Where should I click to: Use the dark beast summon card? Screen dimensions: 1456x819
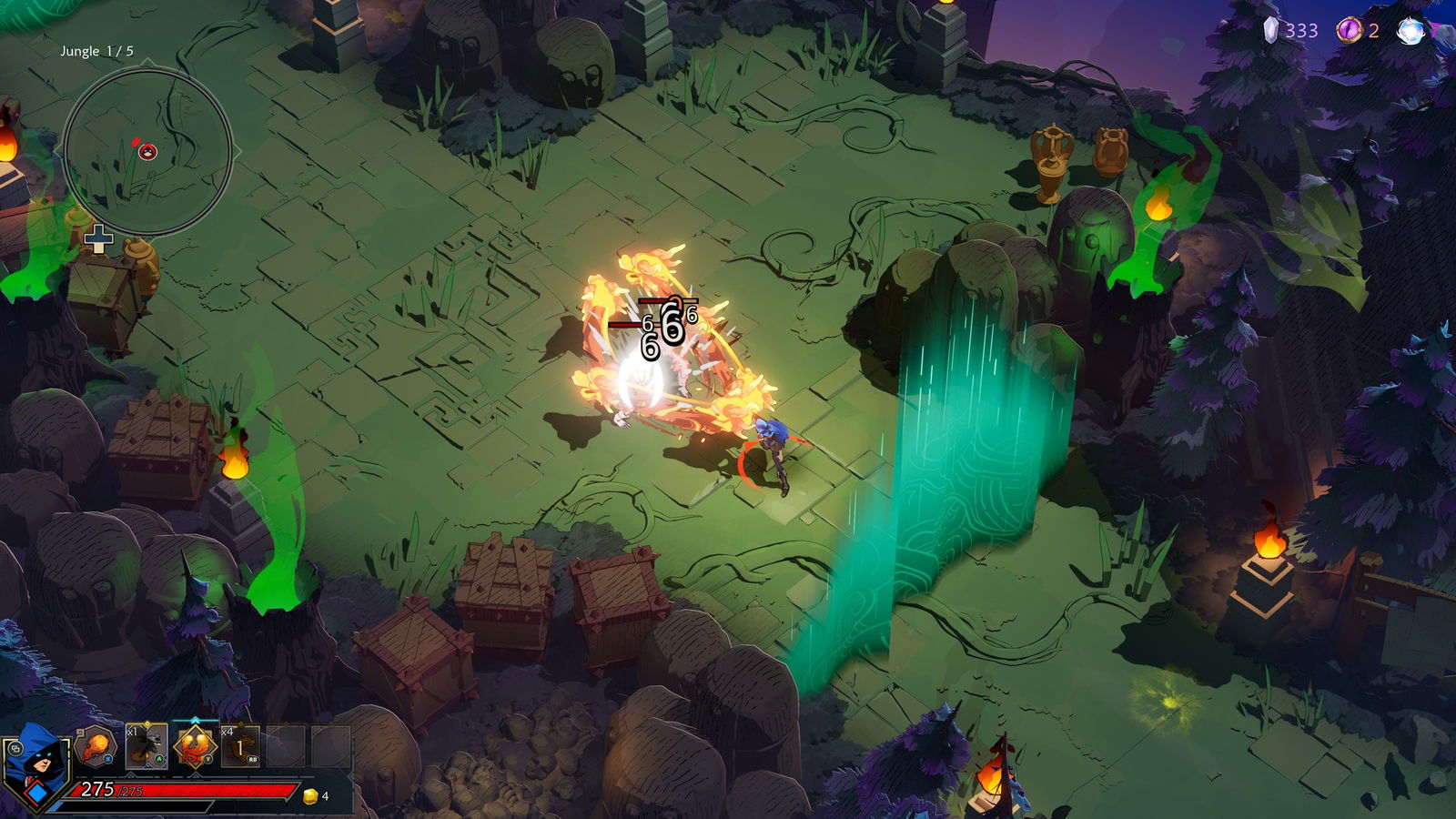pos(146,747)
